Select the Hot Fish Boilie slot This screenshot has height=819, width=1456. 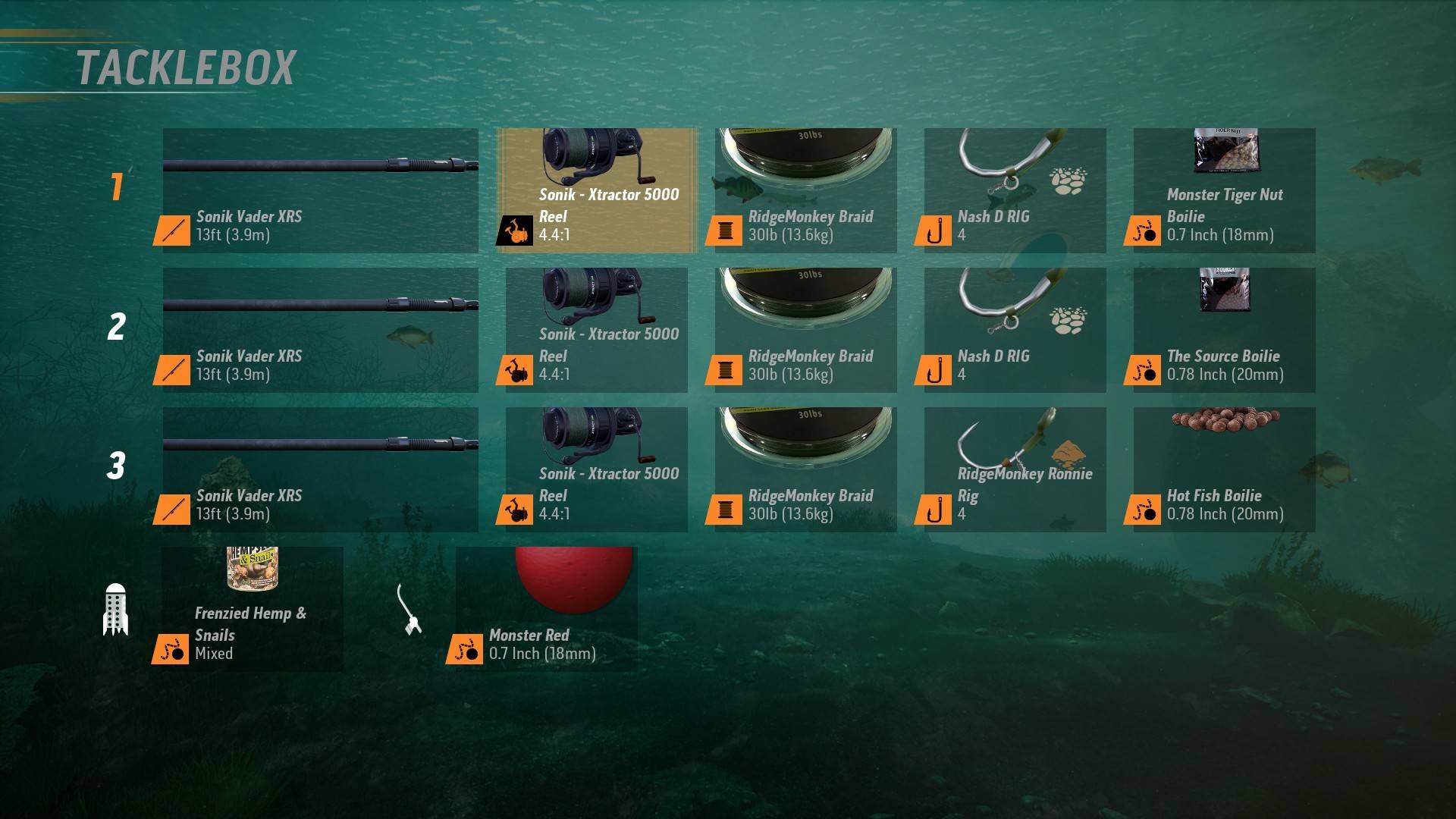coord(1224,469)
